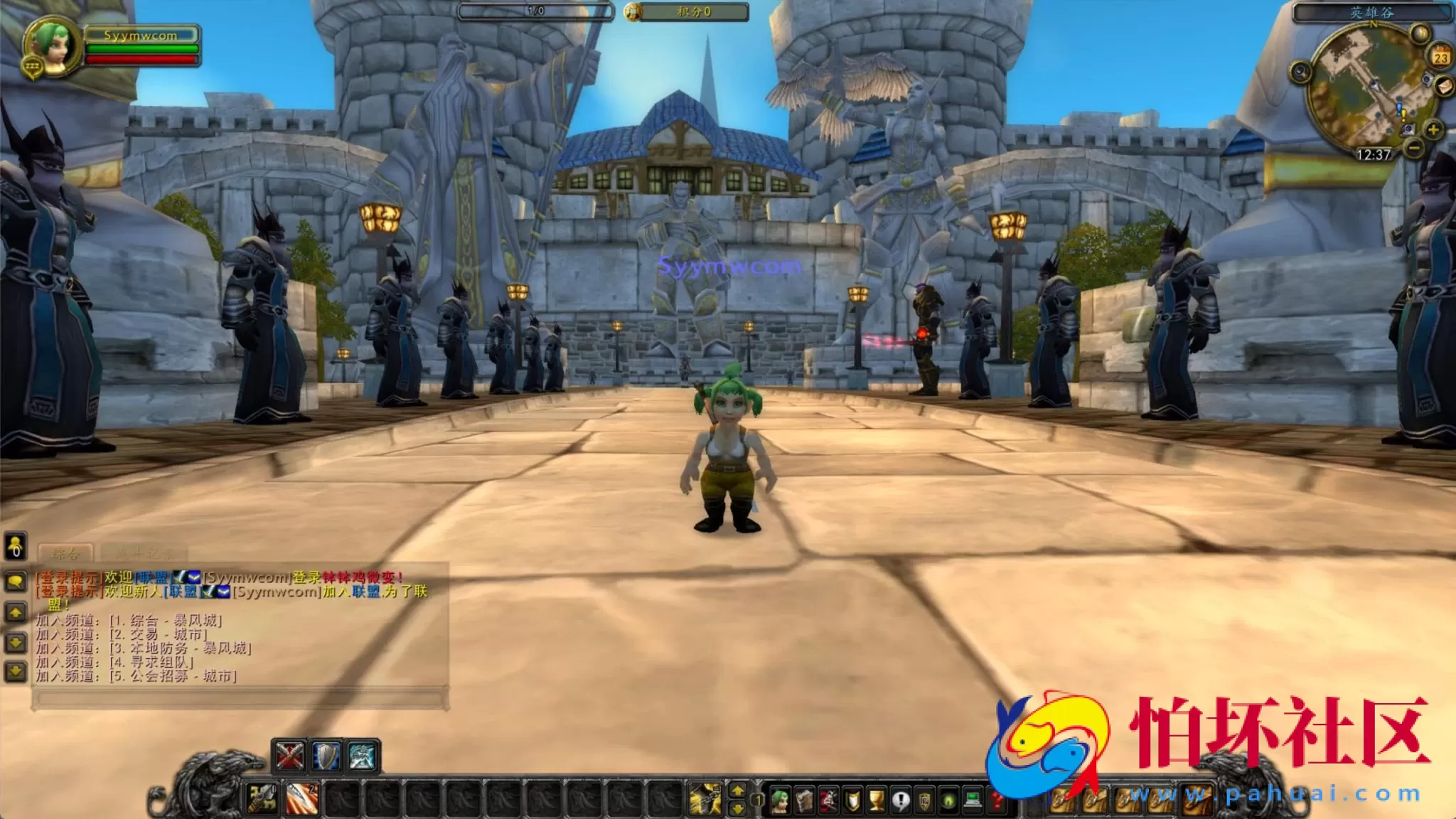Open the achievements trophy icon in the micro menu
The image size is (1456, 819).
point(877,801)
